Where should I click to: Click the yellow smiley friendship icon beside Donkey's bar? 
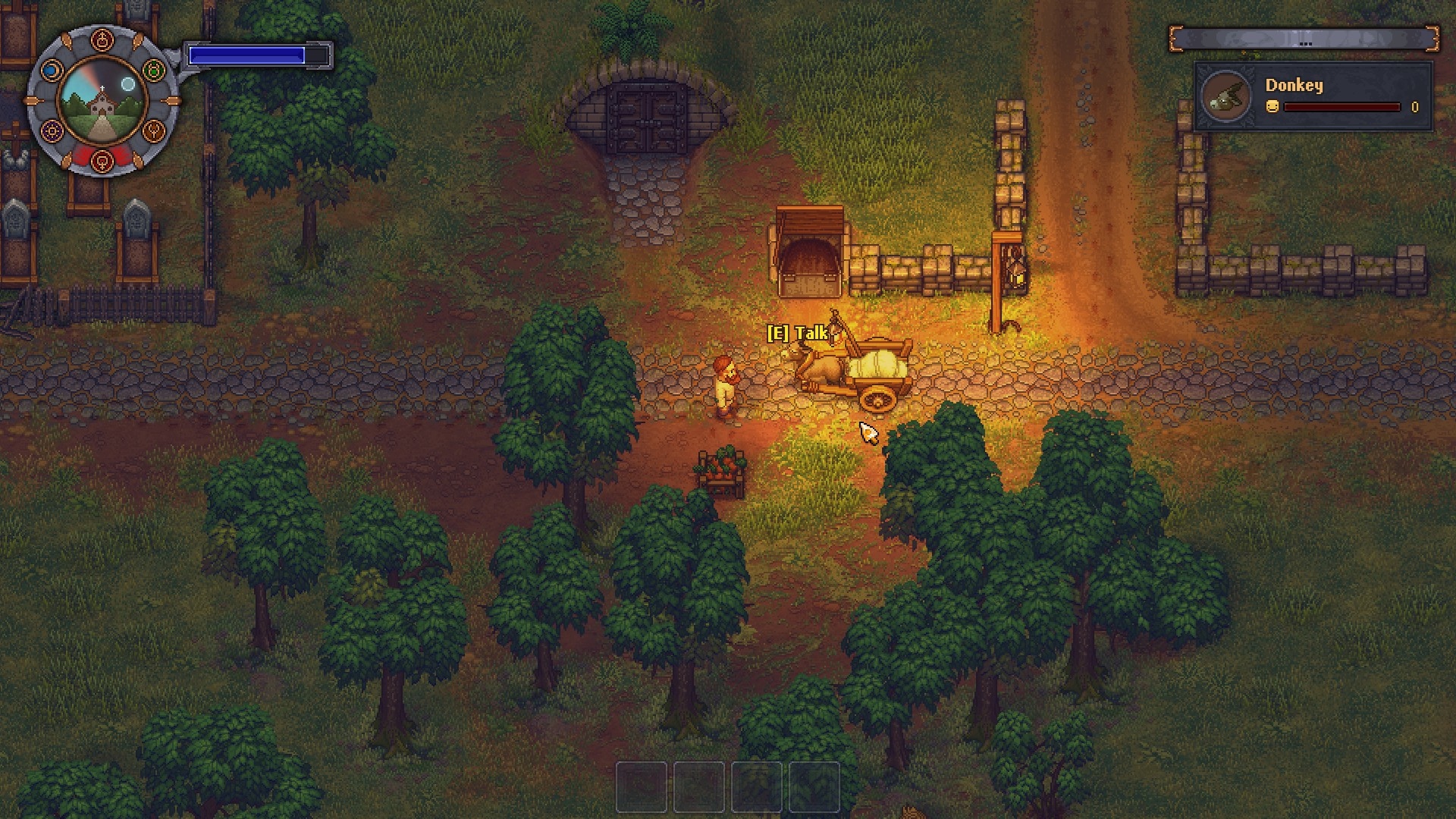[1272, 108]
